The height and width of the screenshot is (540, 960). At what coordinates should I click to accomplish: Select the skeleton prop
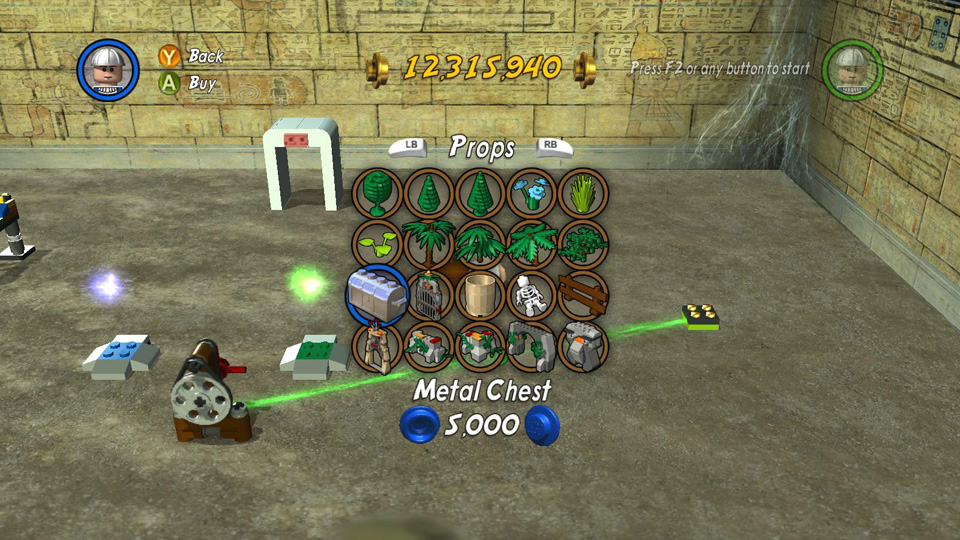tap(530, 295)
